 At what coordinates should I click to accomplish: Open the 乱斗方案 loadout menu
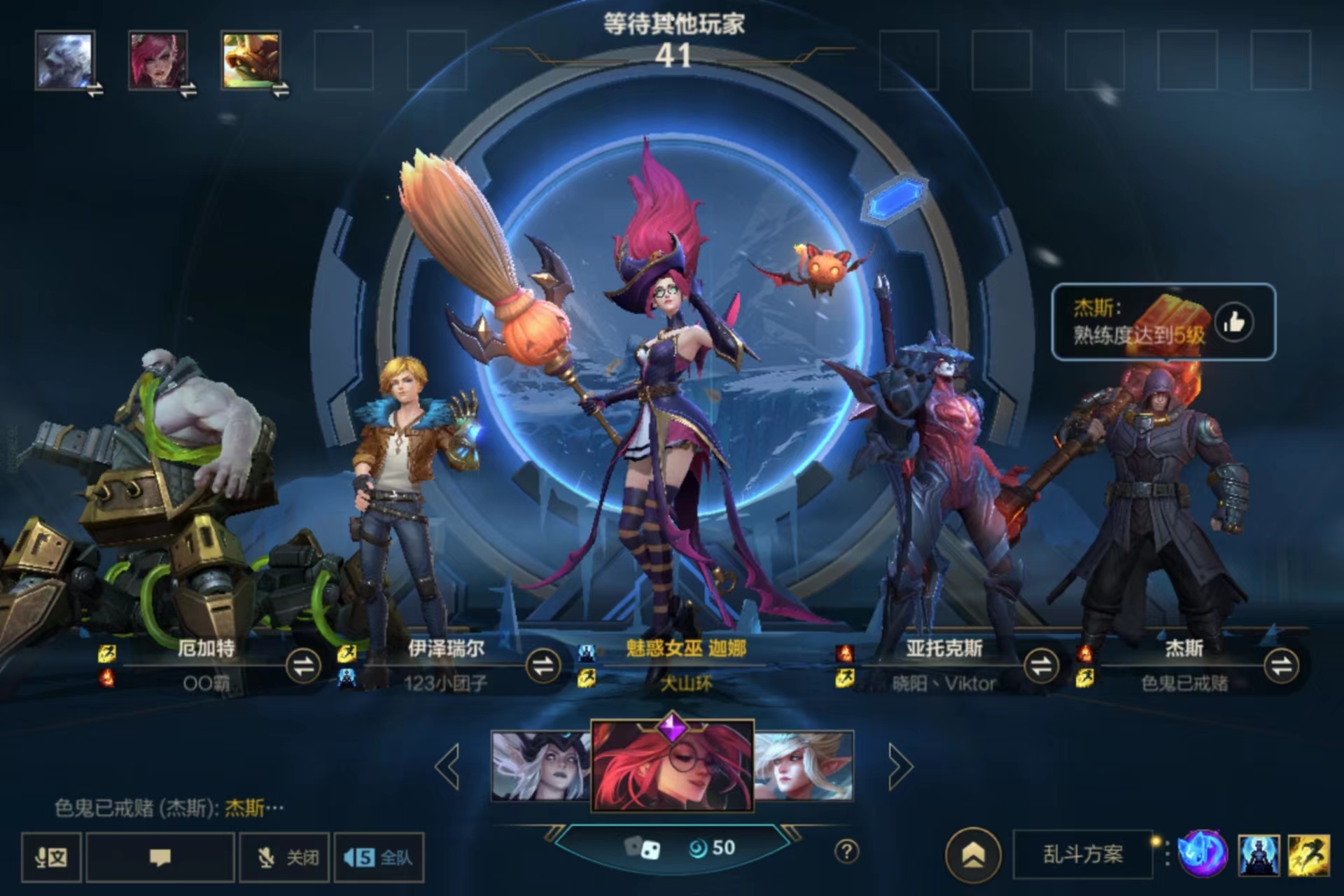(x=1082, y=855)
